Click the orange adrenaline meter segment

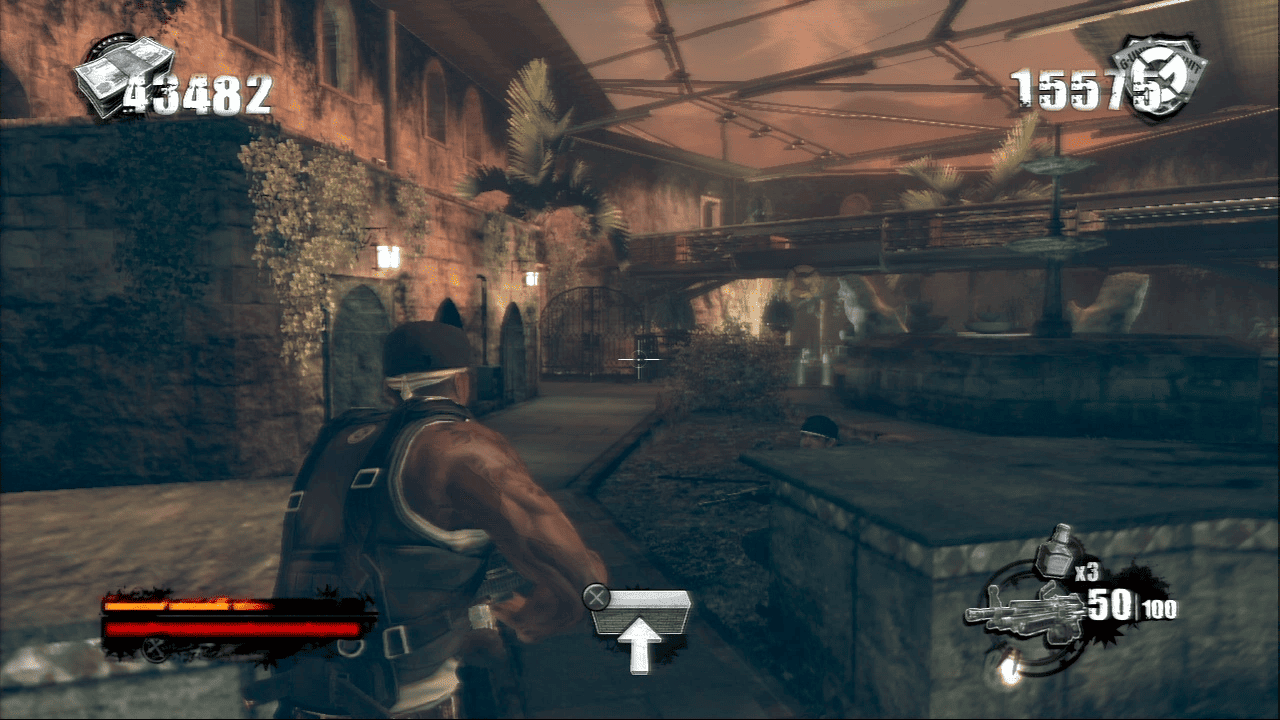[x=180, y=605]
